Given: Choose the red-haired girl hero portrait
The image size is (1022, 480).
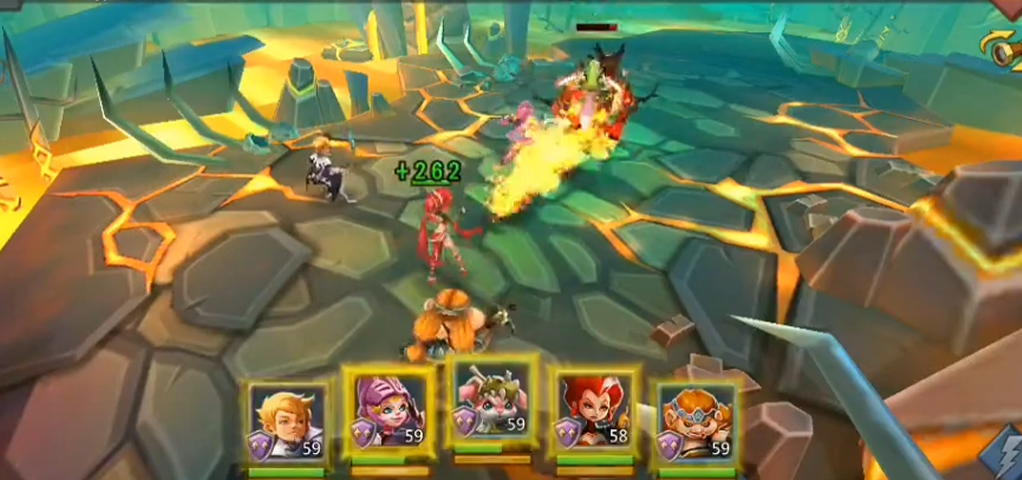Looking at the screenshot, I should point(594,417).
